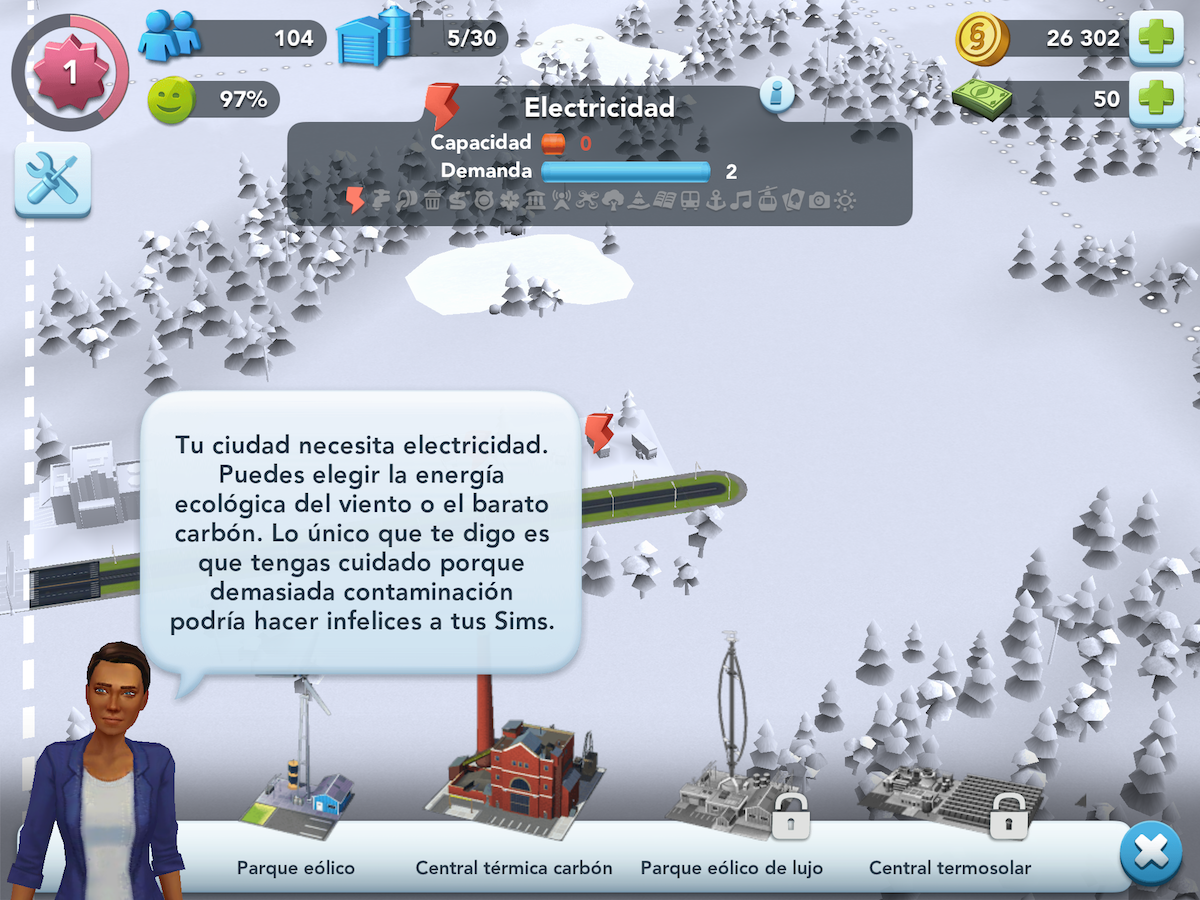Open the wrench and screwdriver tools button
Viewport: 1200px width, 900px height.
click(x=52, y=180)
